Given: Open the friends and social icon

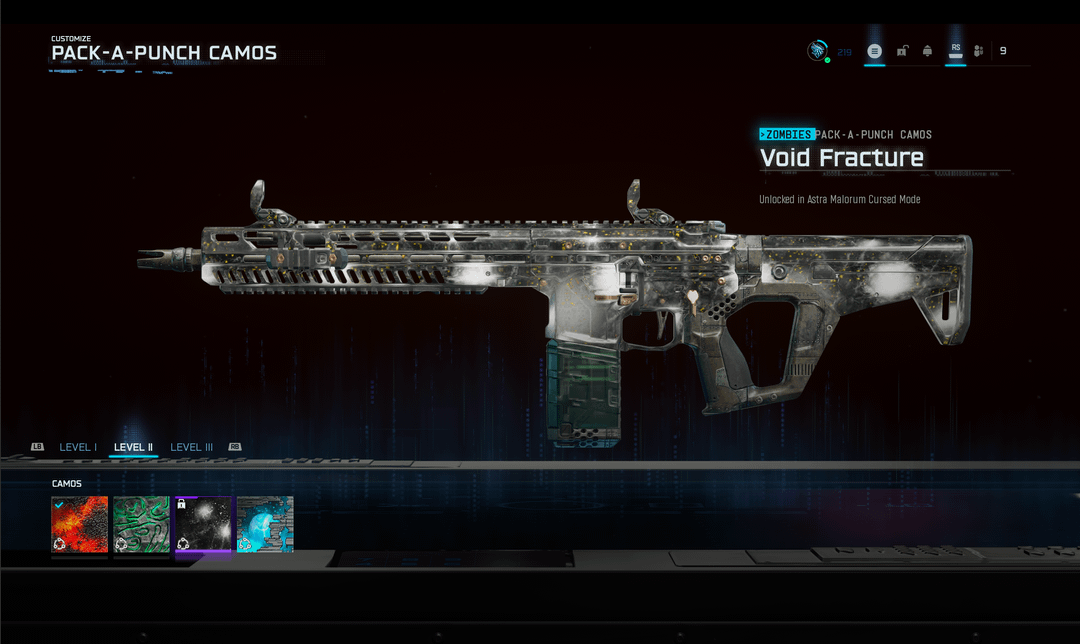Looking at the screenshot, I should point(978,51).
